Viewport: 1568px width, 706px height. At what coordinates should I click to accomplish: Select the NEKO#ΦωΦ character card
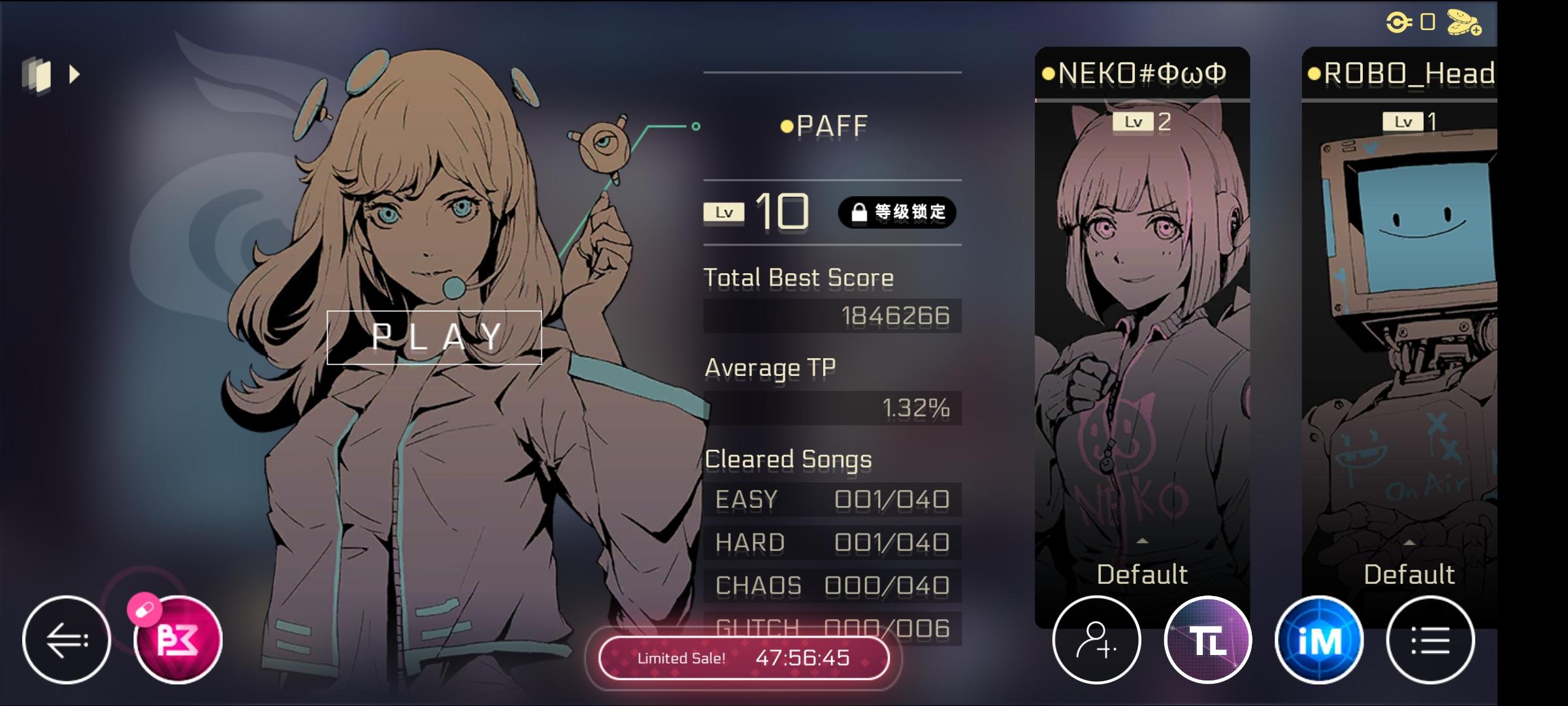1143,294
